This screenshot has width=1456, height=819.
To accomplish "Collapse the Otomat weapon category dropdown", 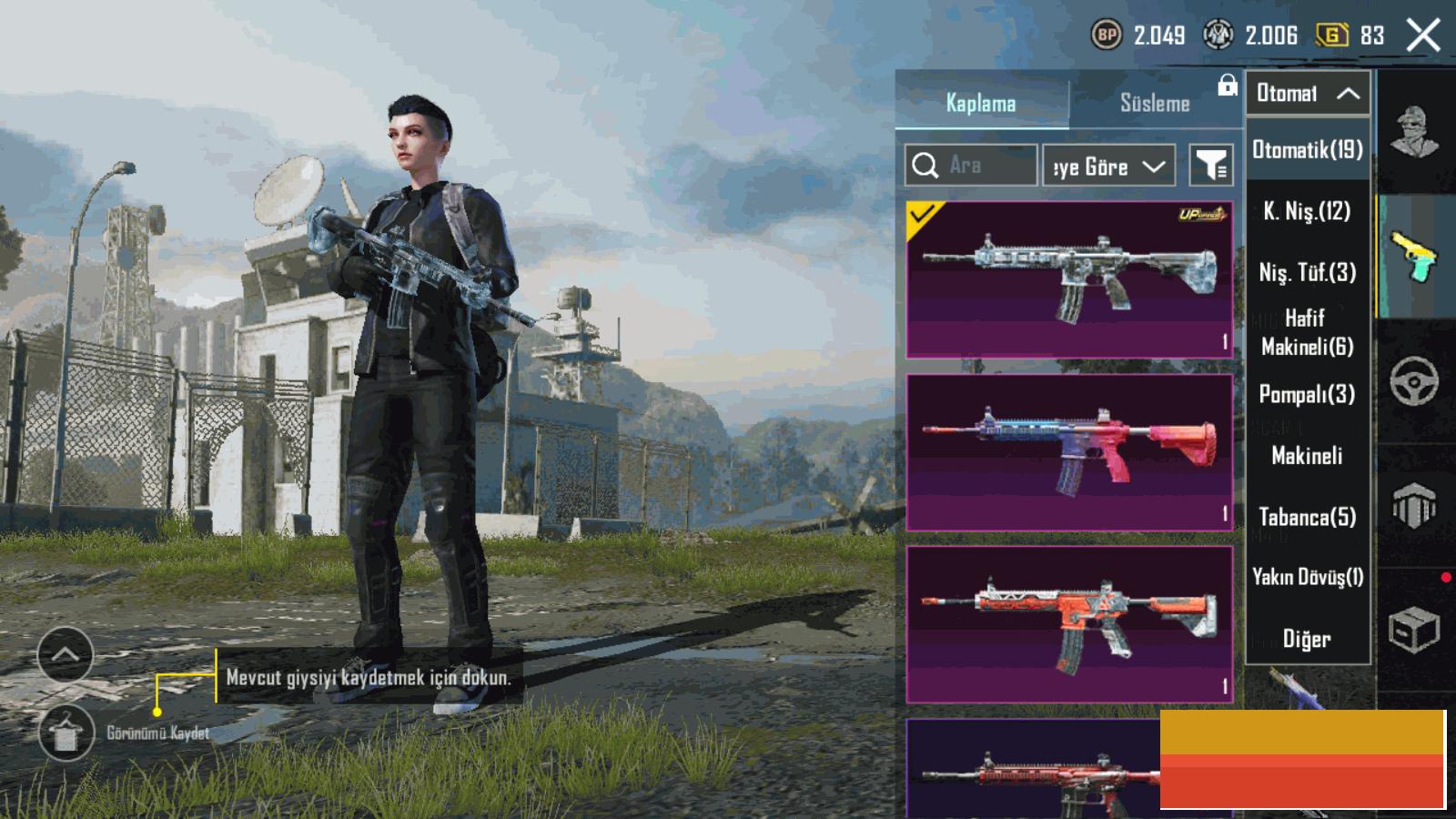I will [x=1308, y=93].
